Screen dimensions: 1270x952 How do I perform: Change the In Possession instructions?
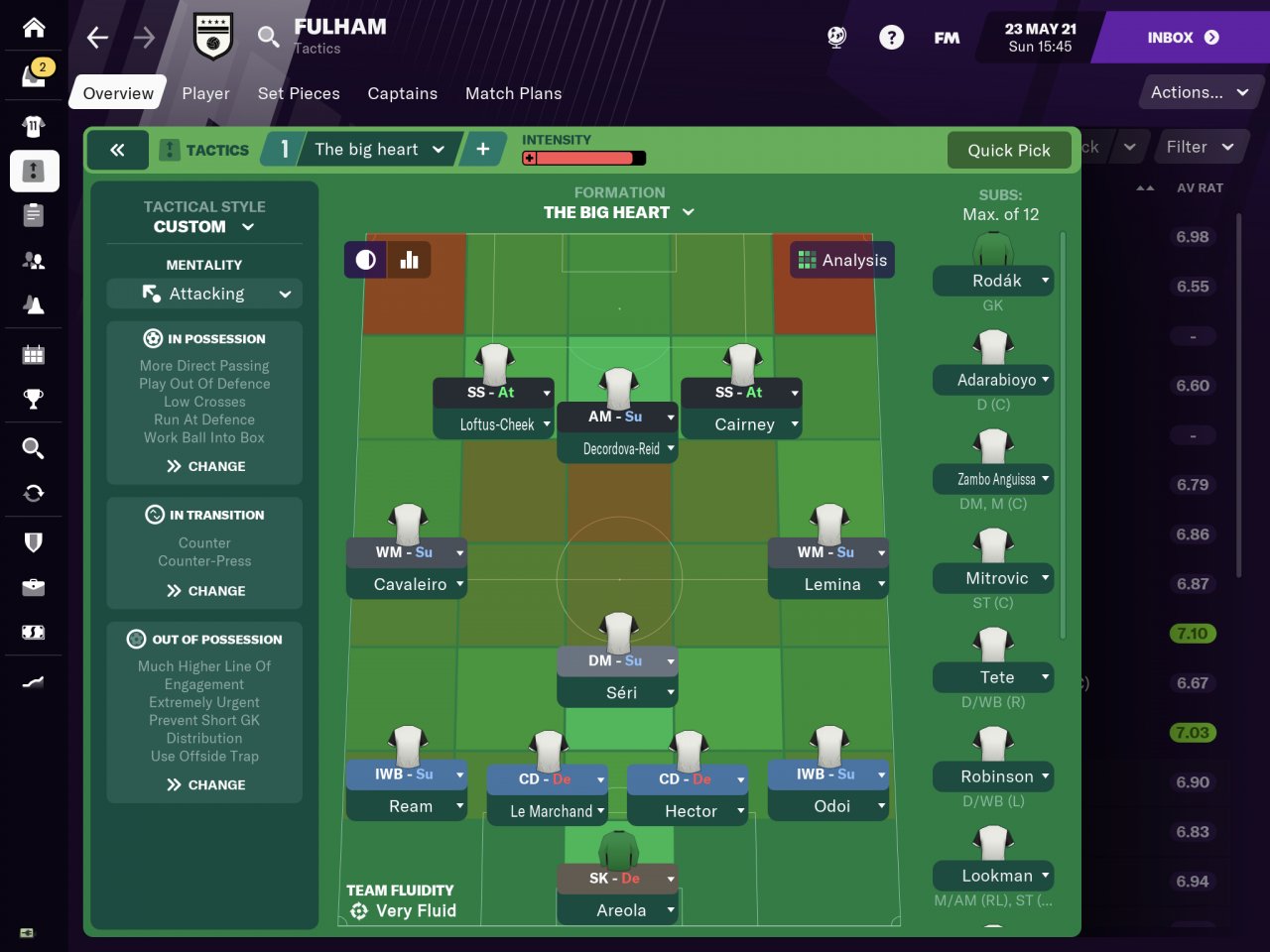pyautogui.click(x=205, y=466)
